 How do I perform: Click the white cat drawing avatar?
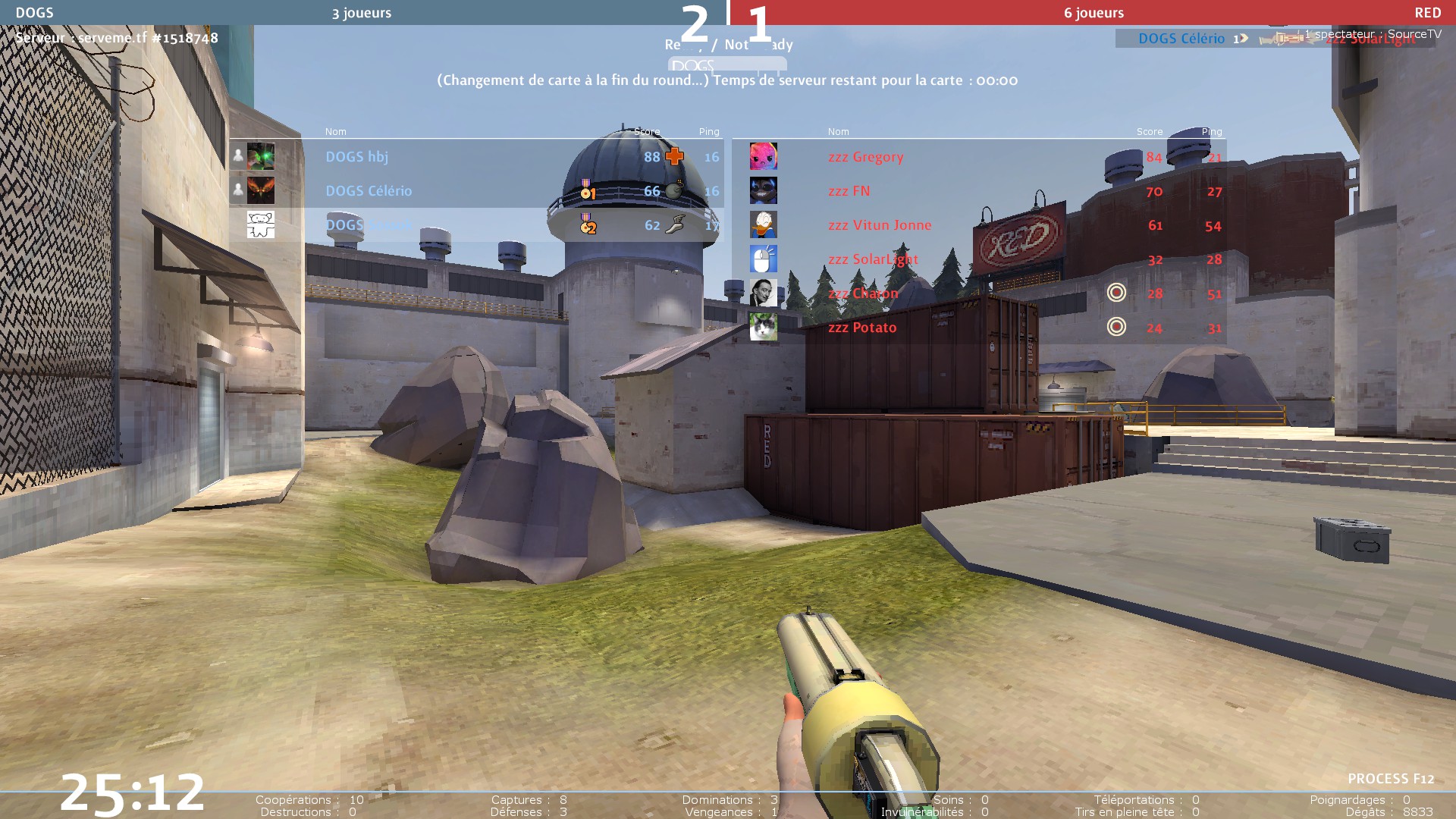point(260,224)
